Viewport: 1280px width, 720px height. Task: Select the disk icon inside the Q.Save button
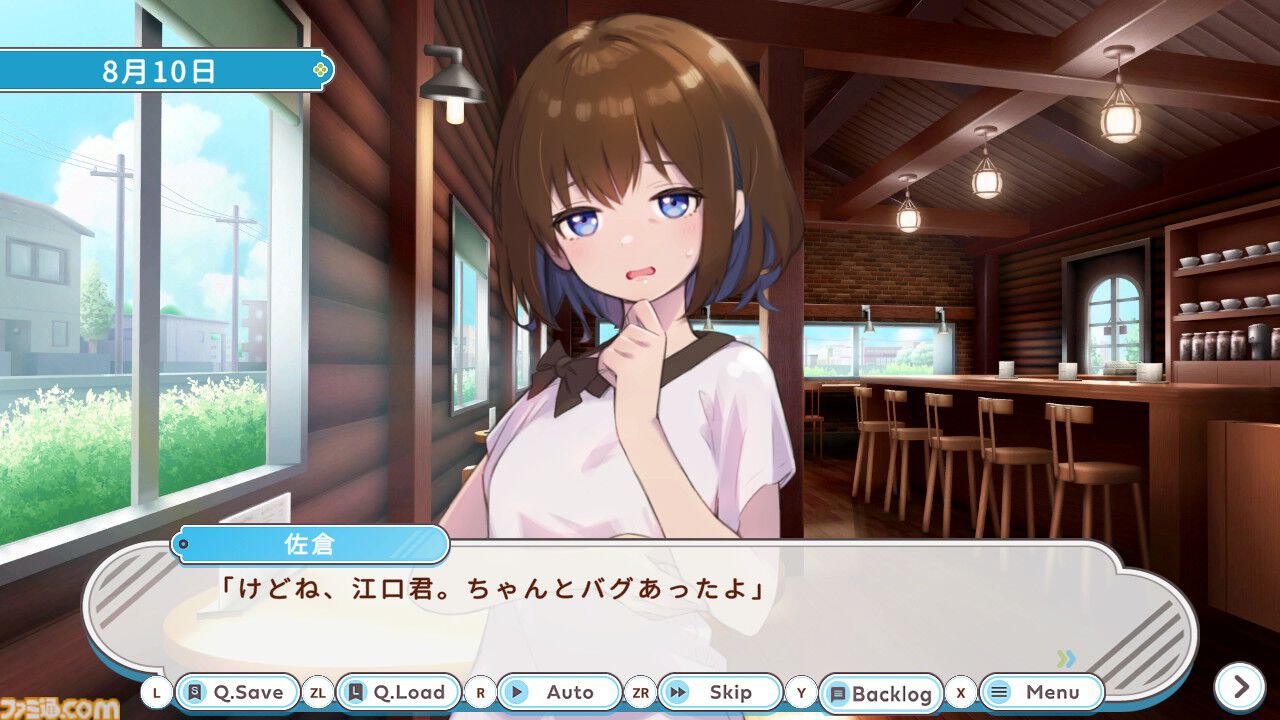(x=196, y=692)
